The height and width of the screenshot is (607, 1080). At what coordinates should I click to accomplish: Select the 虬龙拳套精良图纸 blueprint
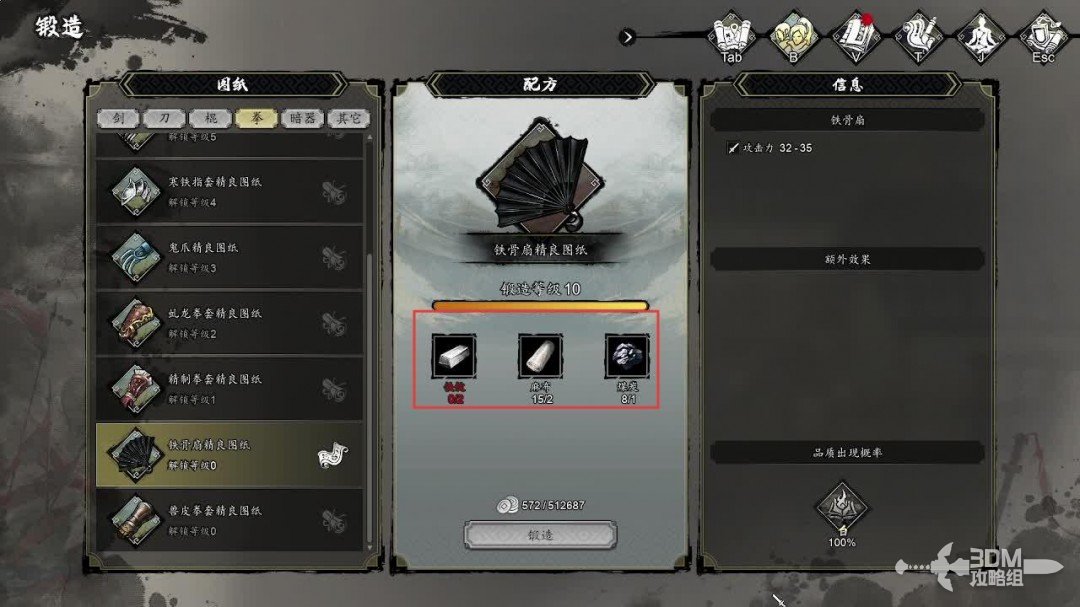229,323
